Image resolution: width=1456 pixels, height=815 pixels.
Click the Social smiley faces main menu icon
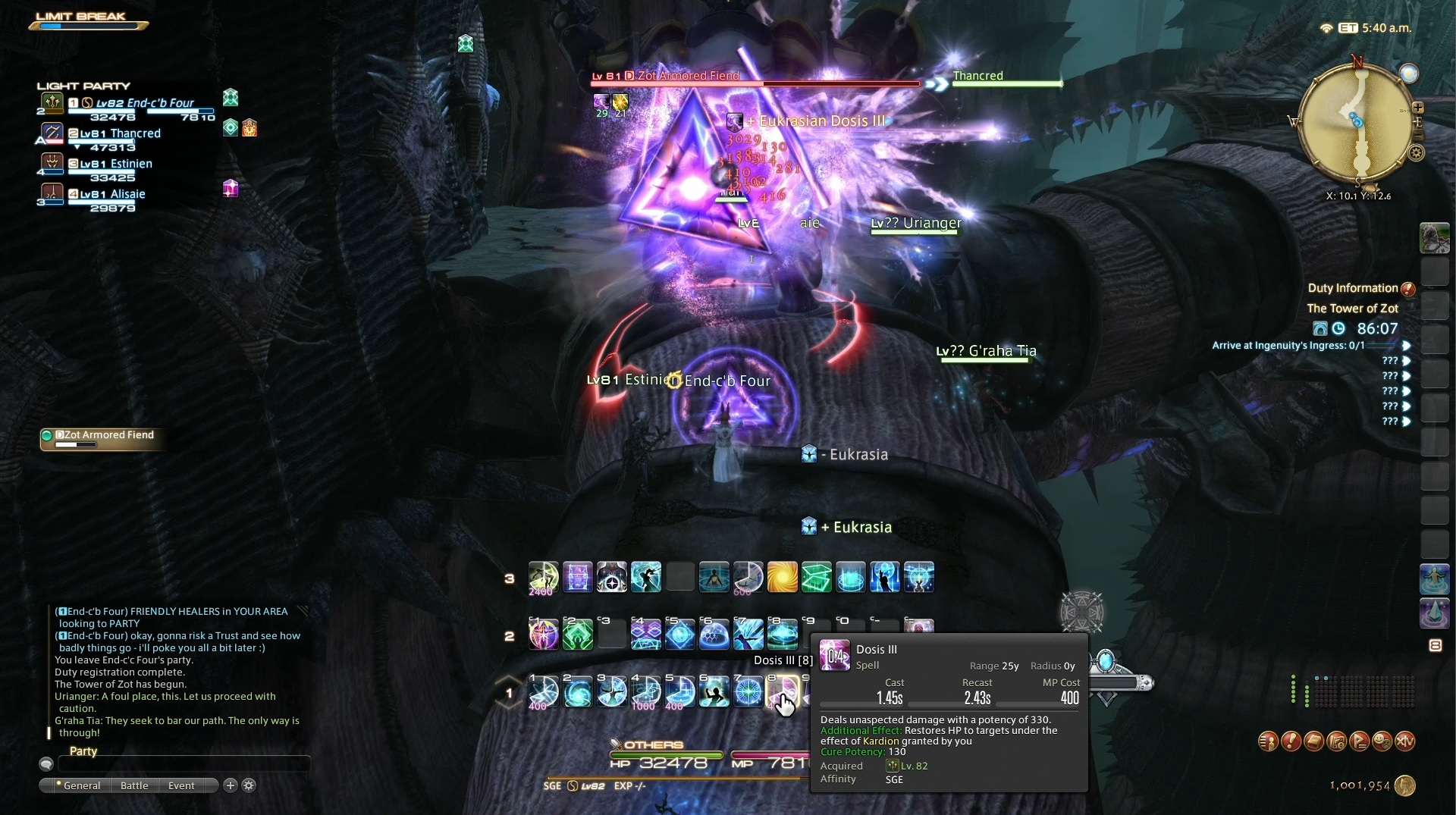pos(1382,741)
